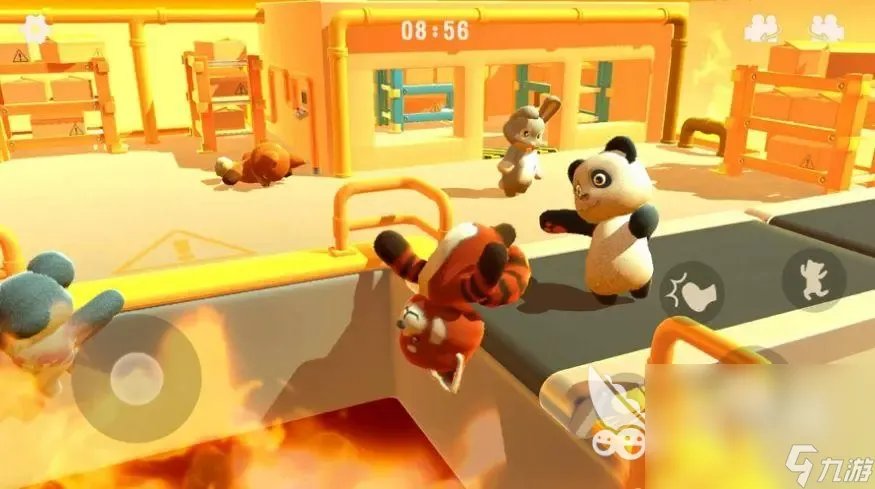The width and height of the screenshot is (875, 489).
Task: Click the virtual joystick thumb pad
Action: click(x=136, y=378)
